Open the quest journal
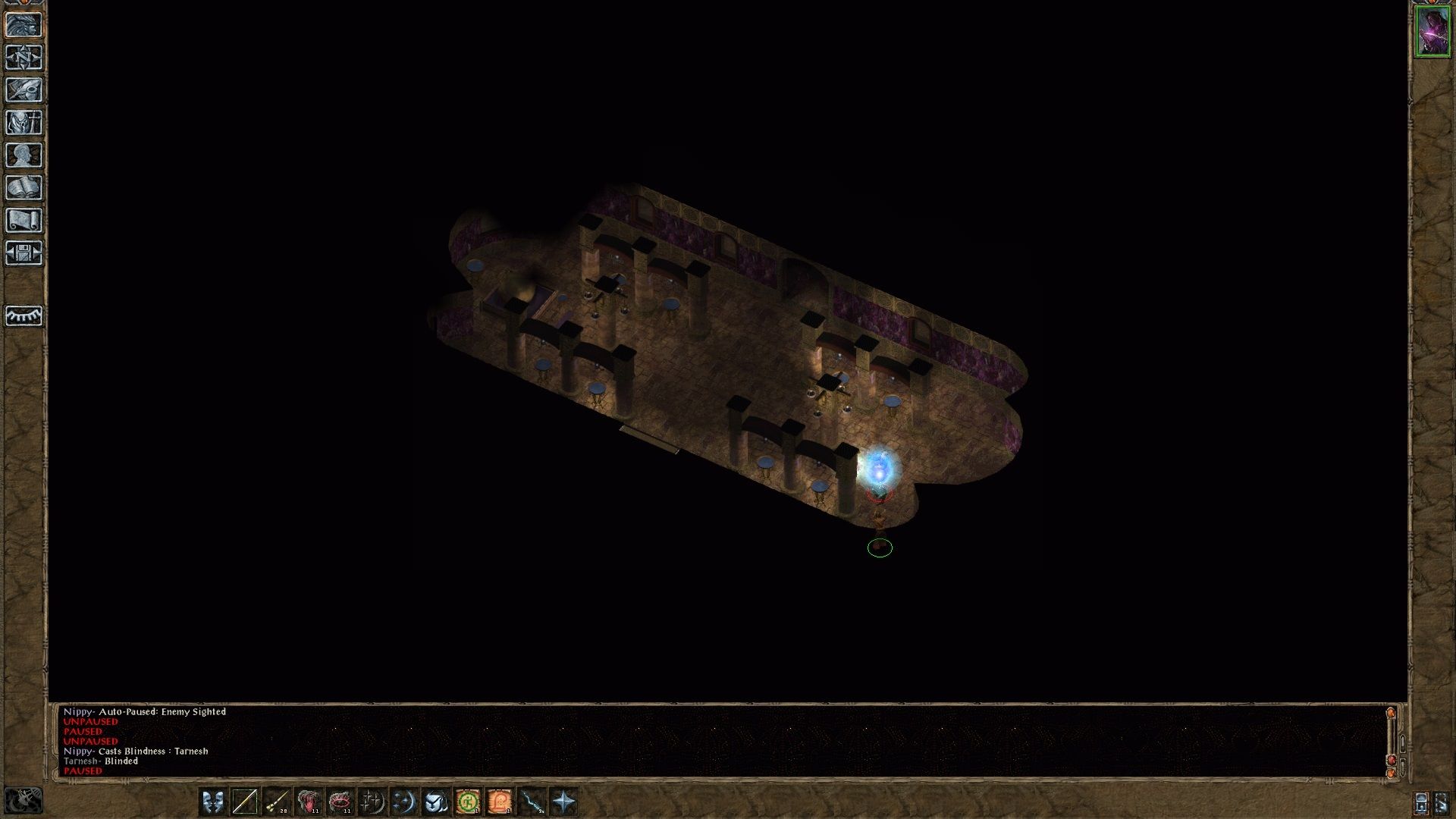 point(25,88)
